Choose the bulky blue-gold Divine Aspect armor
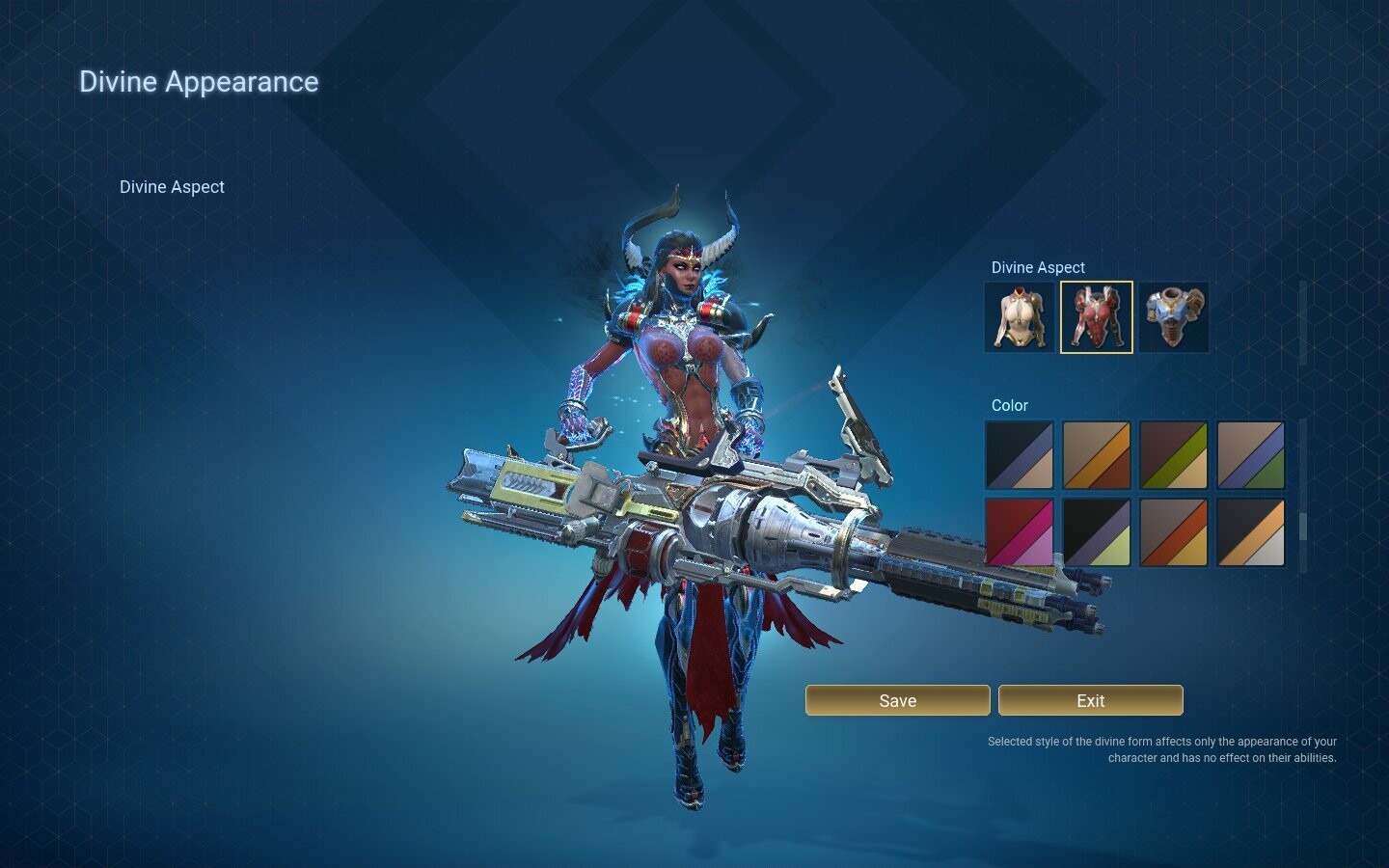The height and width of the screenshot is (868, 1389). [1173, 316]
